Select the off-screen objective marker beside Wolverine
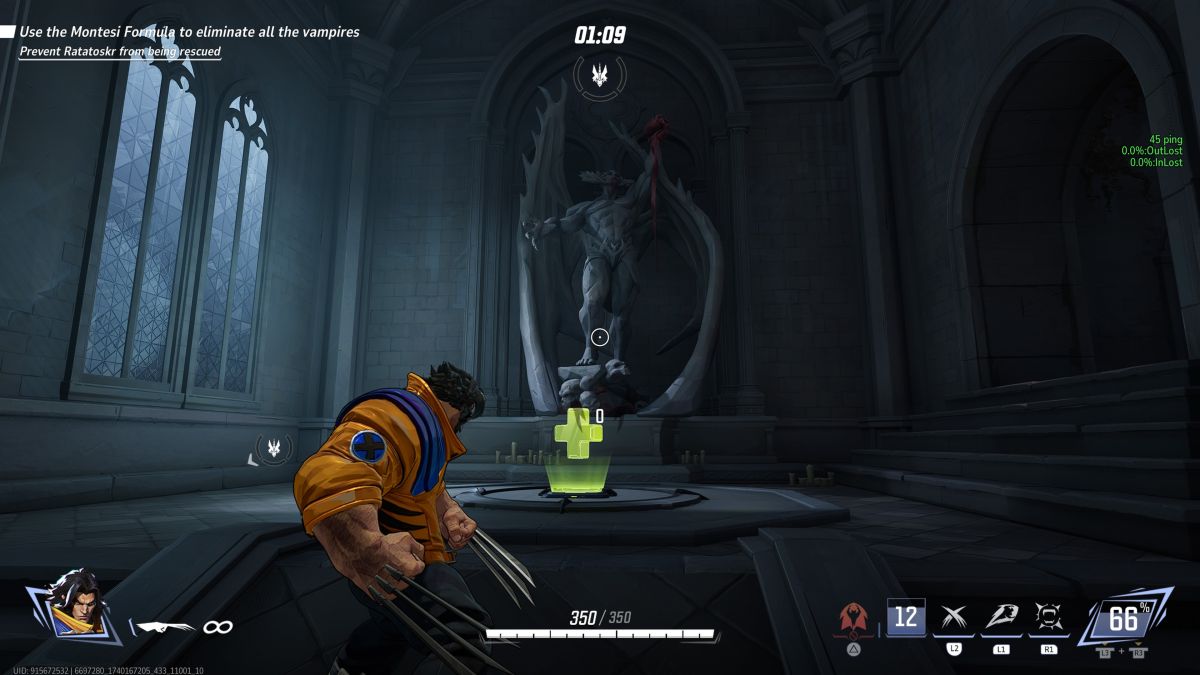Viewport: 1200px width, 675px height. pos(273,449)
